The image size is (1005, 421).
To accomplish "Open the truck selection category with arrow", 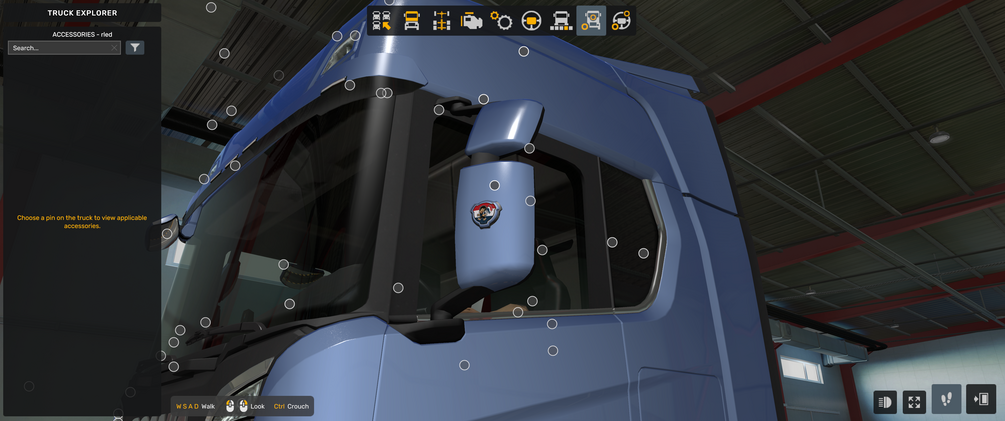I will 382,21.
